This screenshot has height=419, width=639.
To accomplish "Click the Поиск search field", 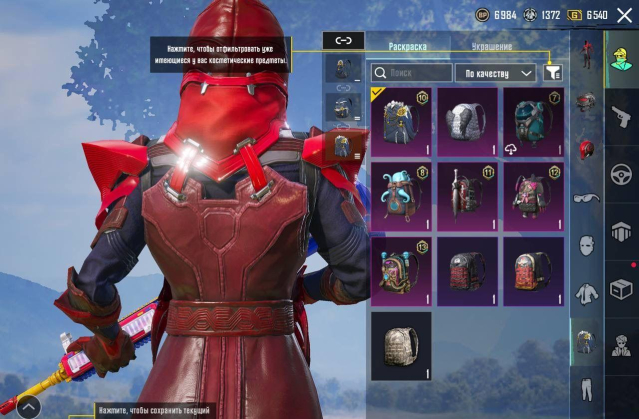I will click(x=412, y=73).
